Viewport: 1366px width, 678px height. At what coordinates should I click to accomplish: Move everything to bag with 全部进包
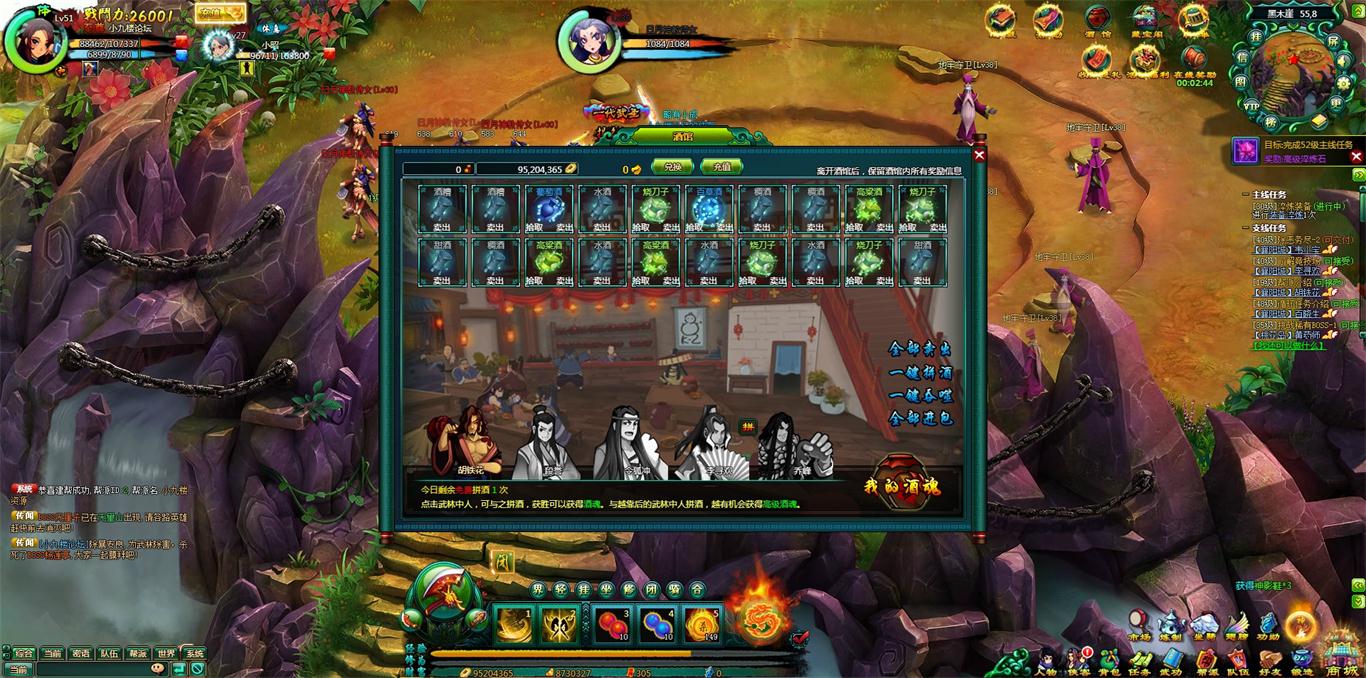[x=920, y=418]
